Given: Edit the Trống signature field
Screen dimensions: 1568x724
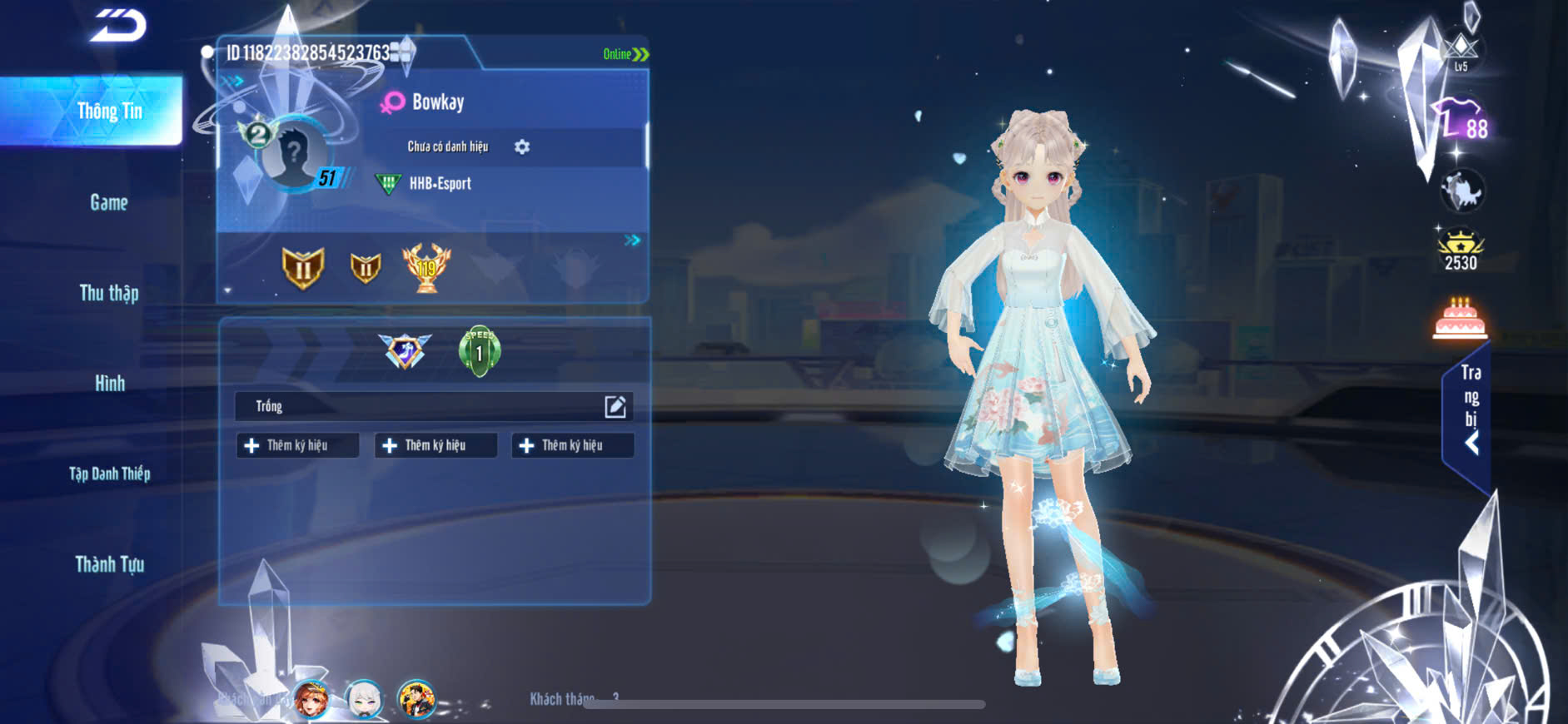Looking at the screenshot, I should coord(615,406).
